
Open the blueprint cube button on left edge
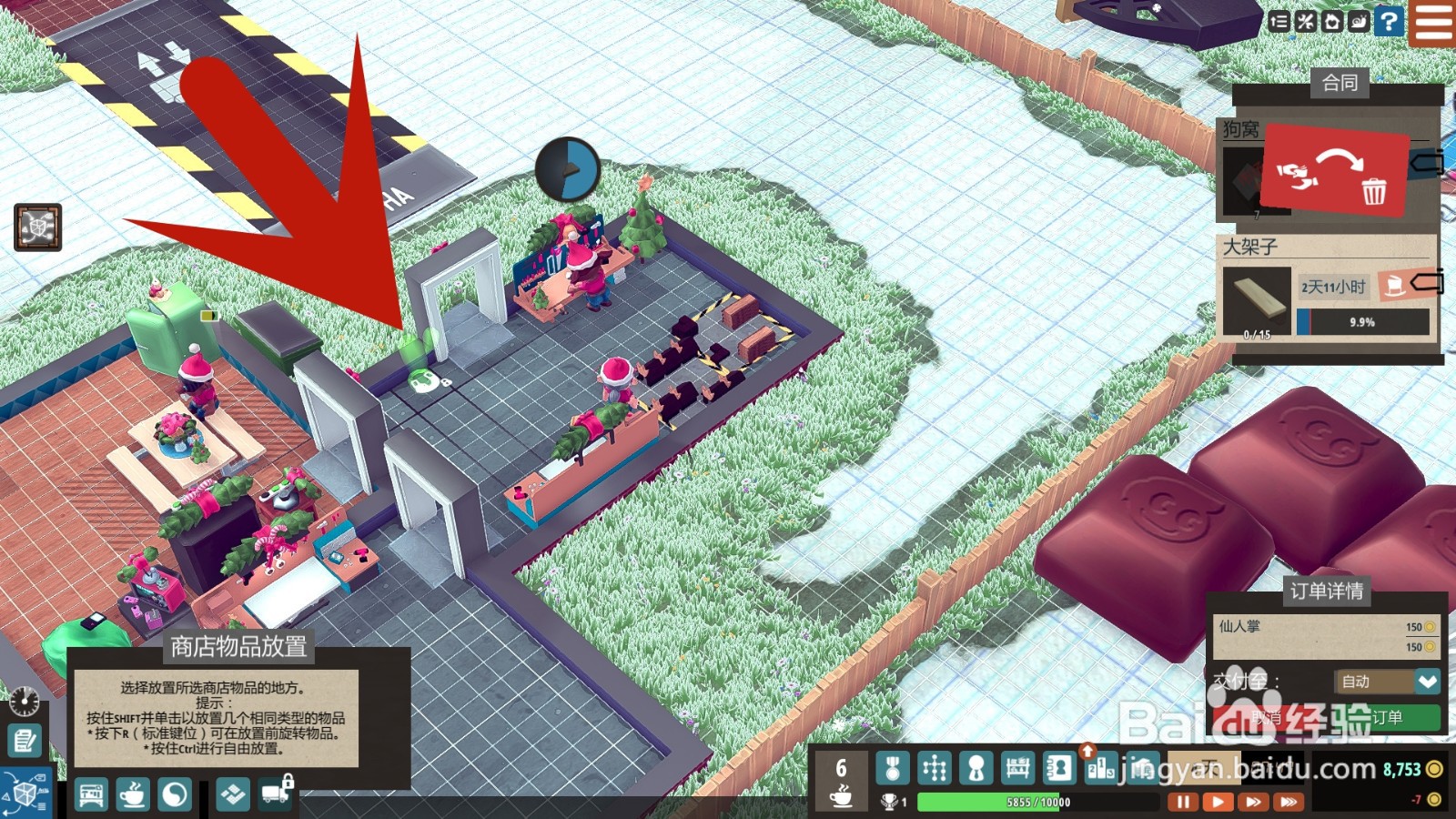pyautogui.click(x=38, y=227)
